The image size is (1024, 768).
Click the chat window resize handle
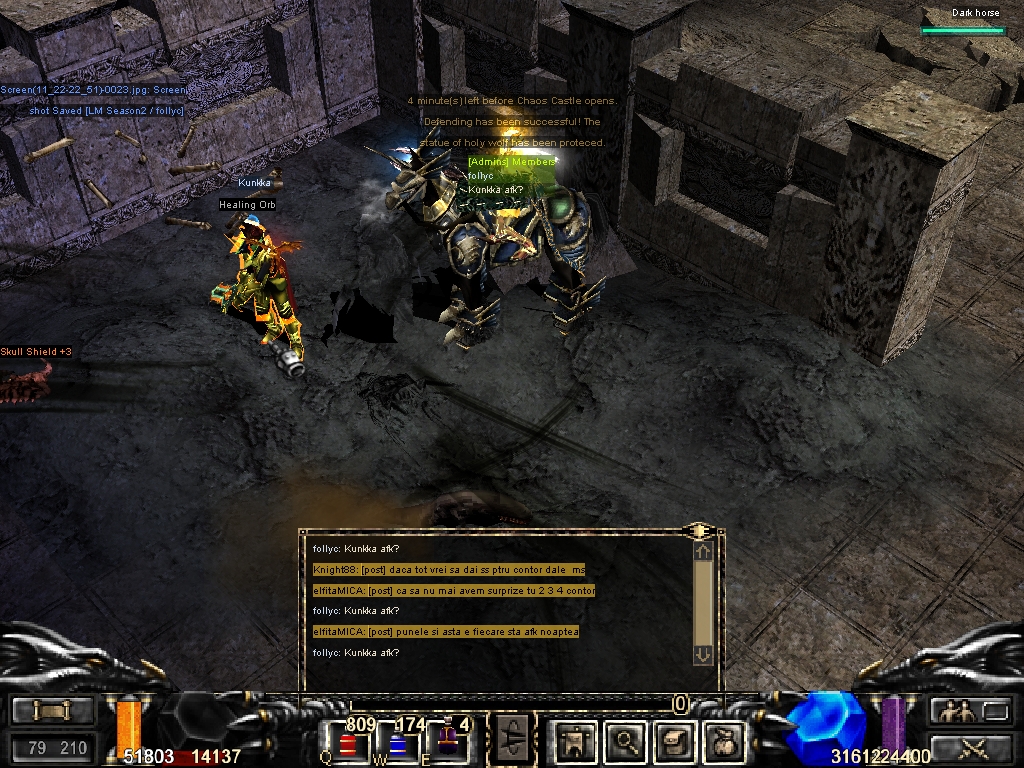coord(699,528)
